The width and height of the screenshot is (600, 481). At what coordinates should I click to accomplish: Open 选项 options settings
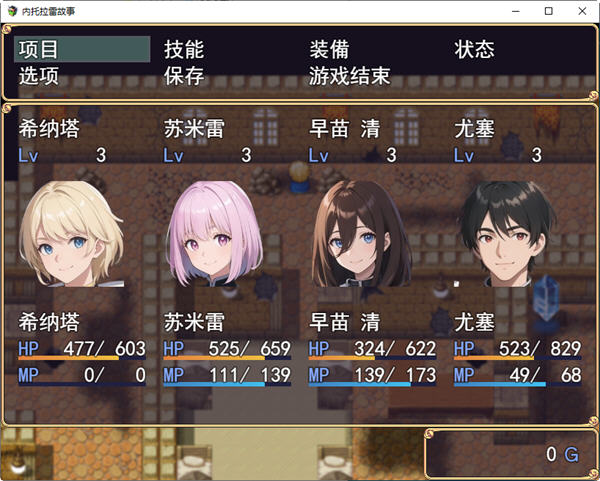click(40, 76)
